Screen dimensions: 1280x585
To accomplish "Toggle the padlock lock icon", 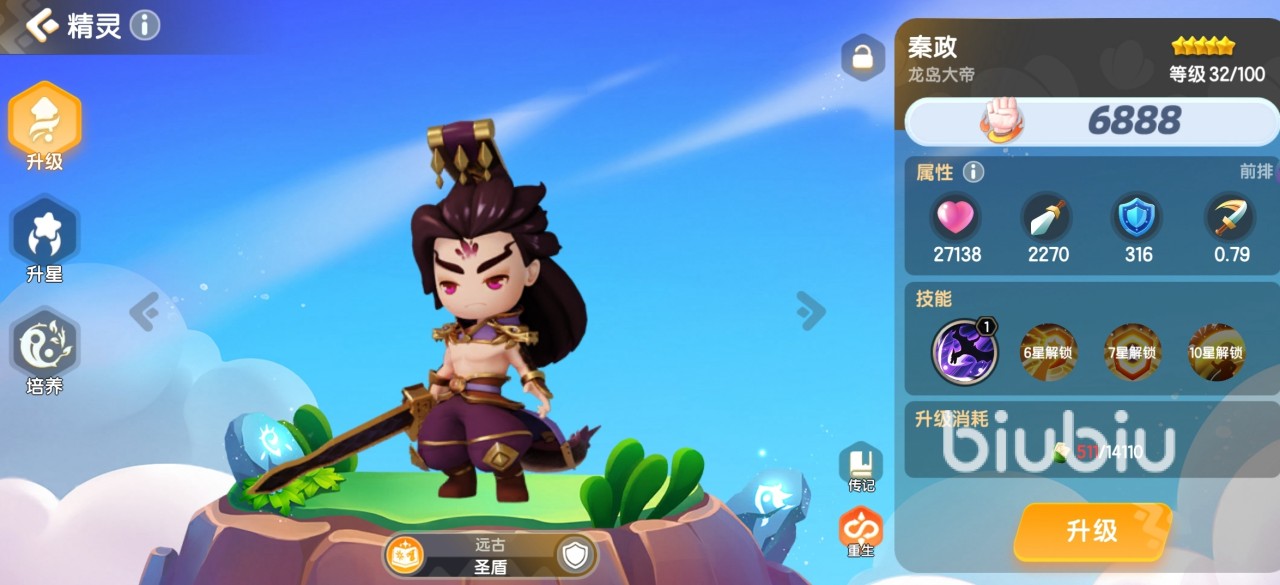I will [862, 58].
